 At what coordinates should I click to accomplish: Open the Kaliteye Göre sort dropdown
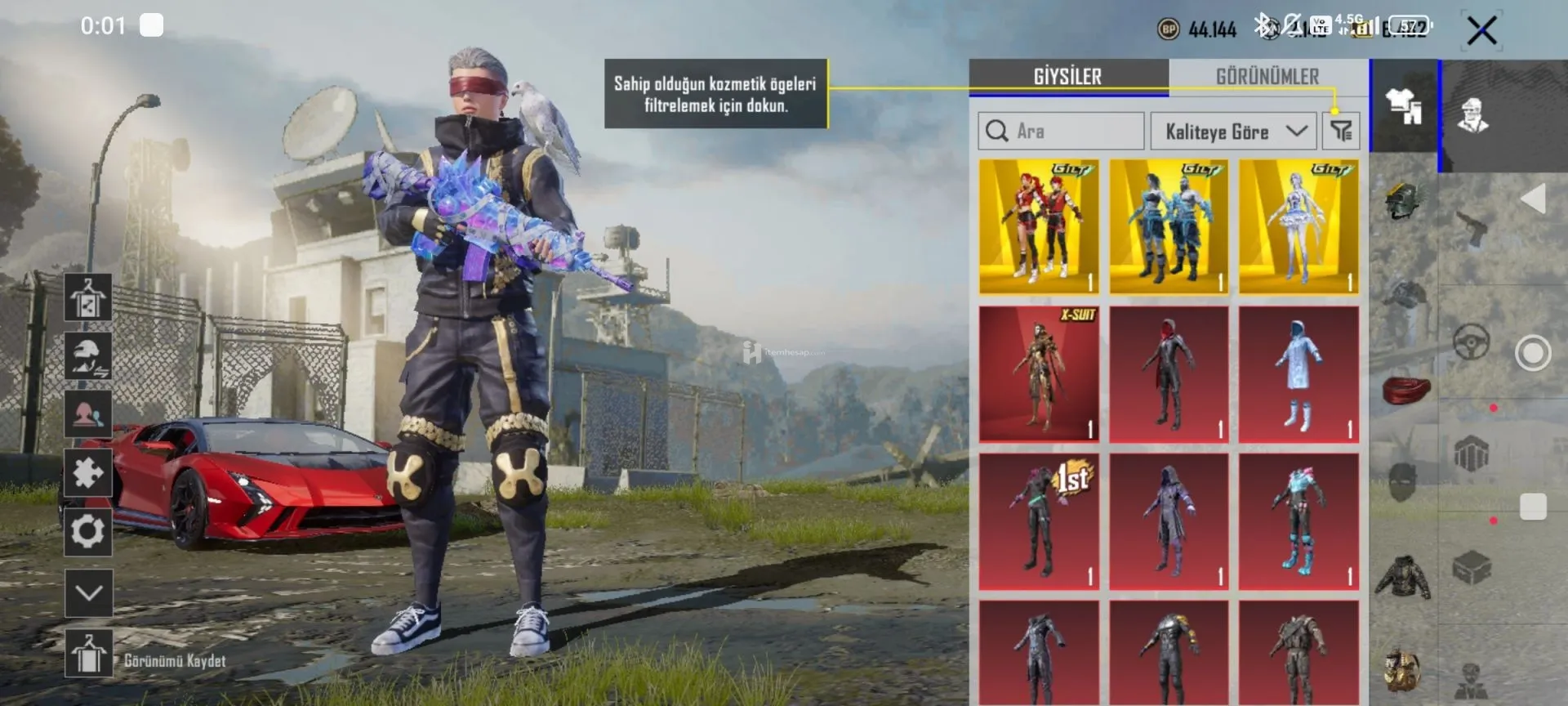pos(1233,131)
